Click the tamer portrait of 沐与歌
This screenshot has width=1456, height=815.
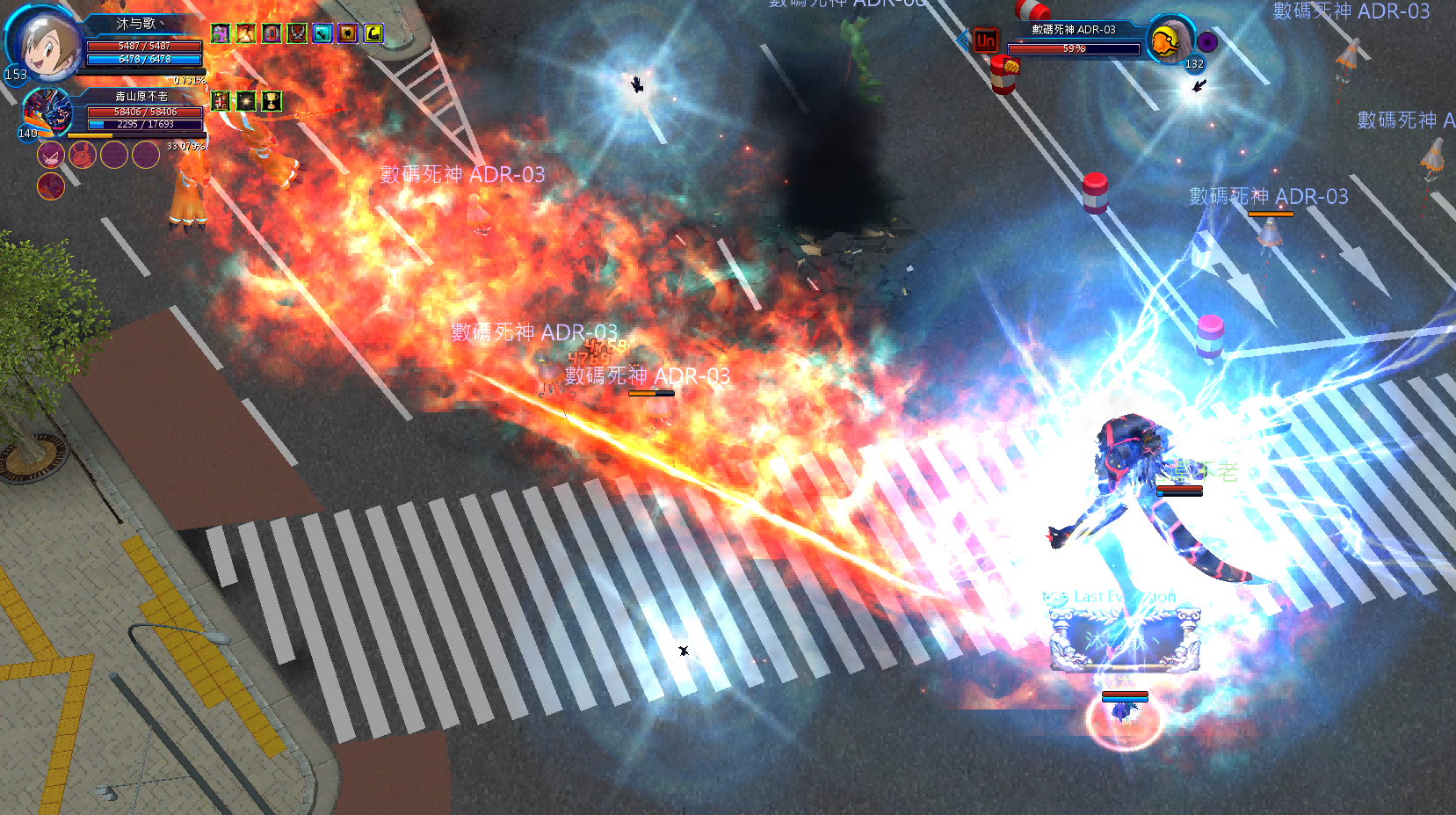[x=46, y=43]
